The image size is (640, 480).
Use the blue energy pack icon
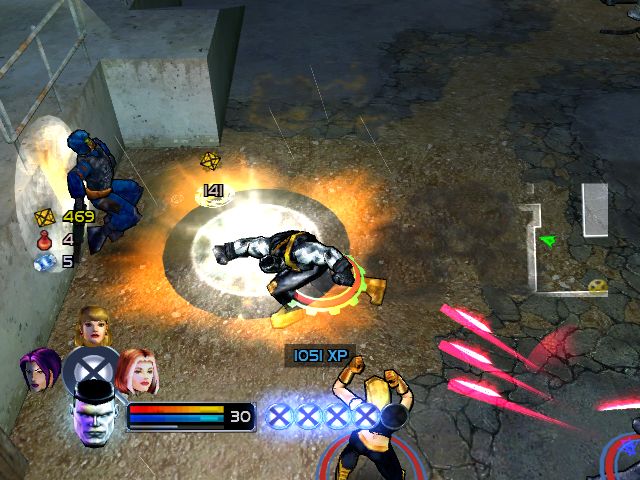point(43,262)
